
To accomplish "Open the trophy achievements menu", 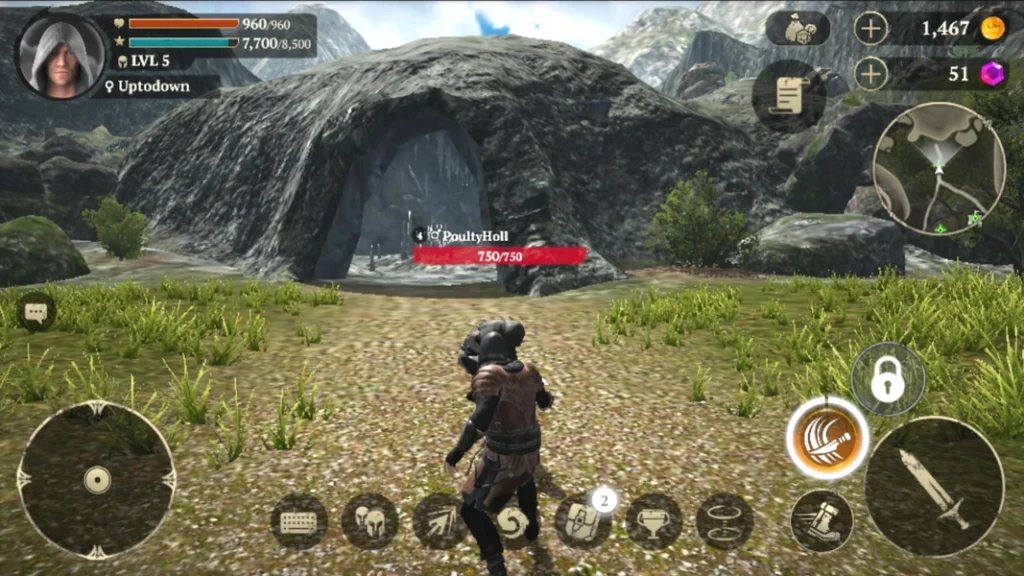I will click(x=654, y=521).
